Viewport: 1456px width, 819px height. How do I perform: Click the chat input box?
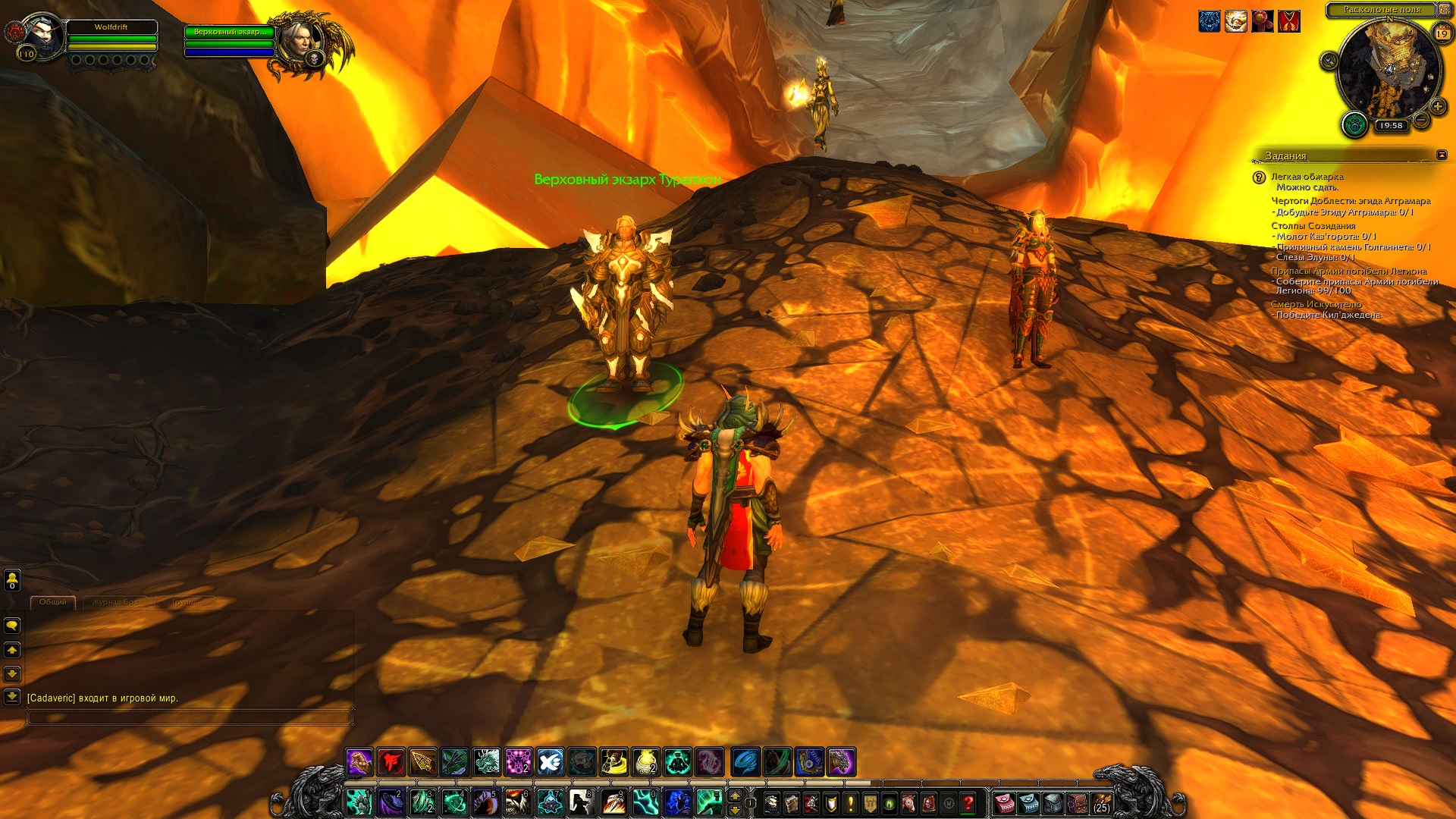(190, 717)
